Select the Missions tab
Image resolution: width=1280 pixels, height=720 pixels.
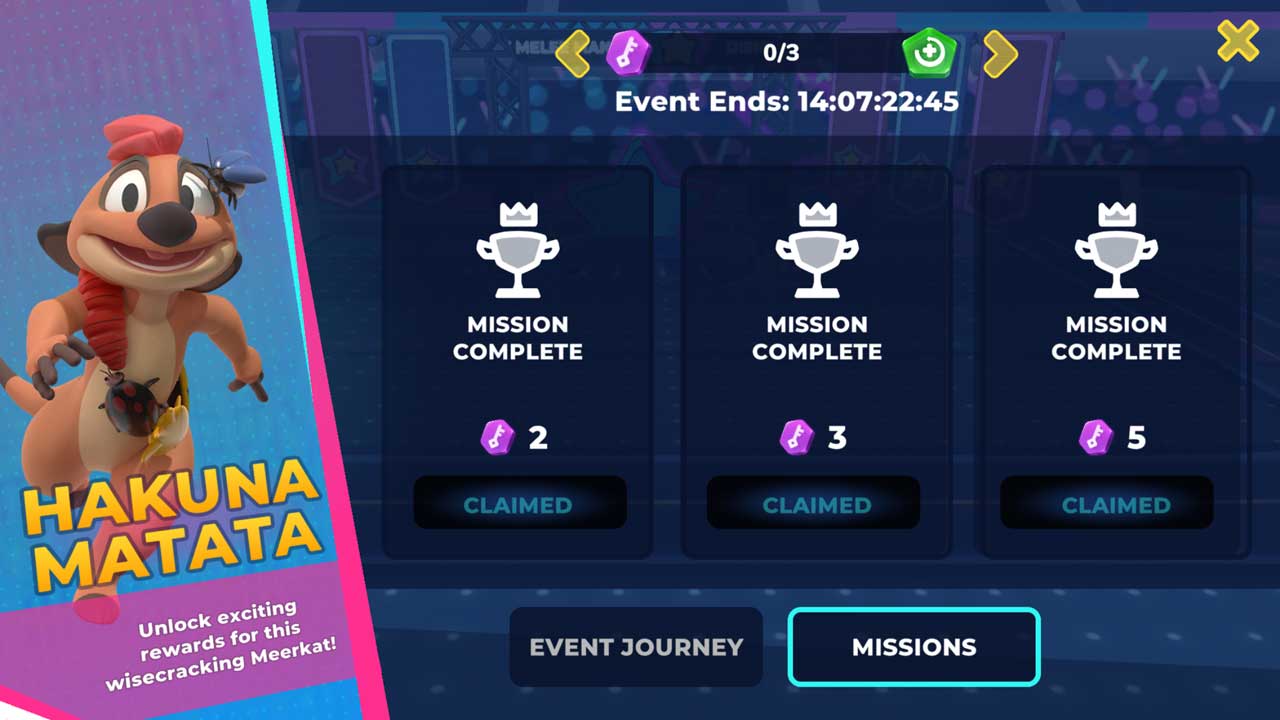click(913, 647)
